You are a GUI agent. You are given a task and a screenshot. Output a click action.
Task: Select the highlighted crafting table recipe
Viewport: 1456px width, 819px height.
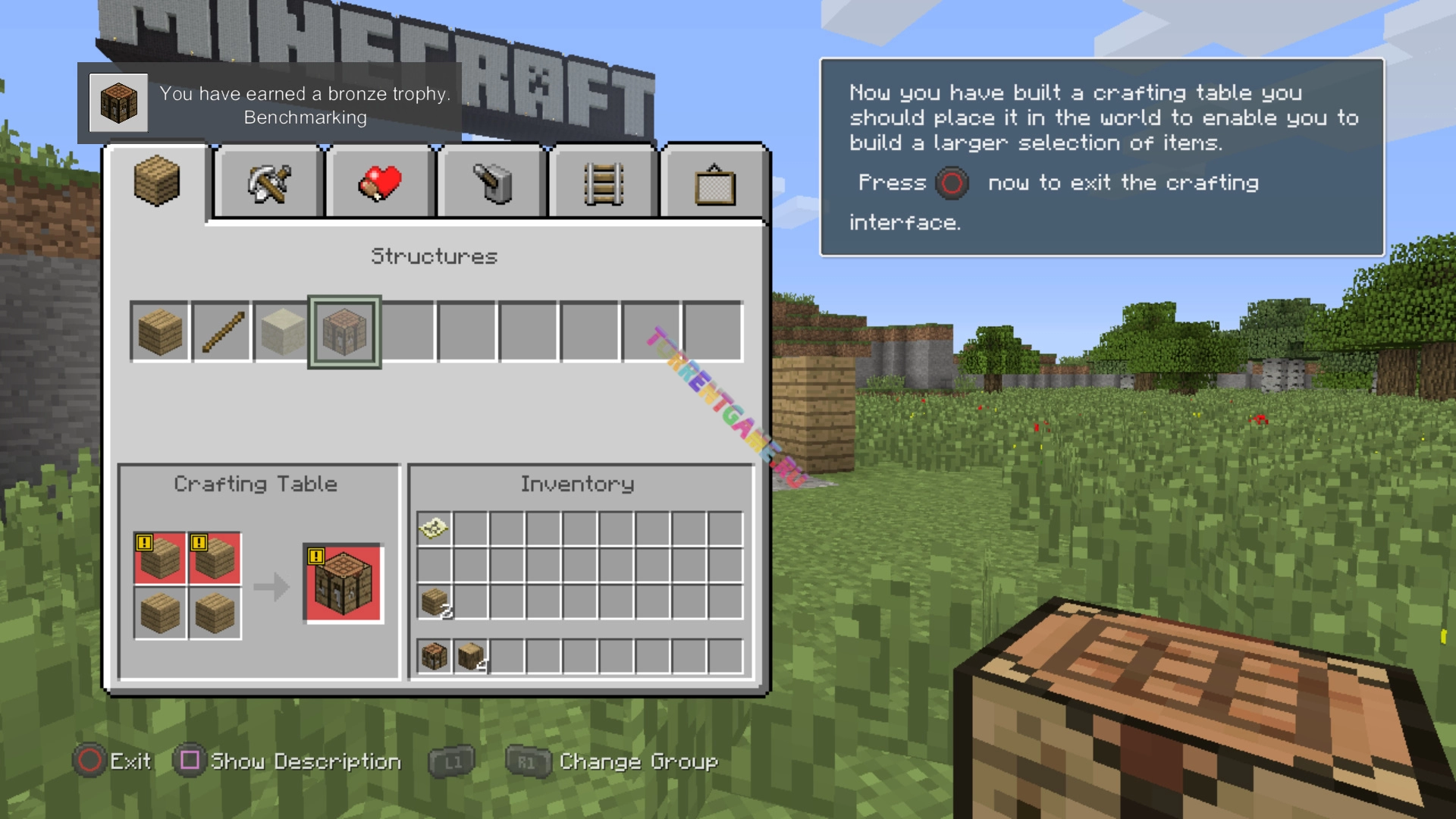tap(344, 332)
